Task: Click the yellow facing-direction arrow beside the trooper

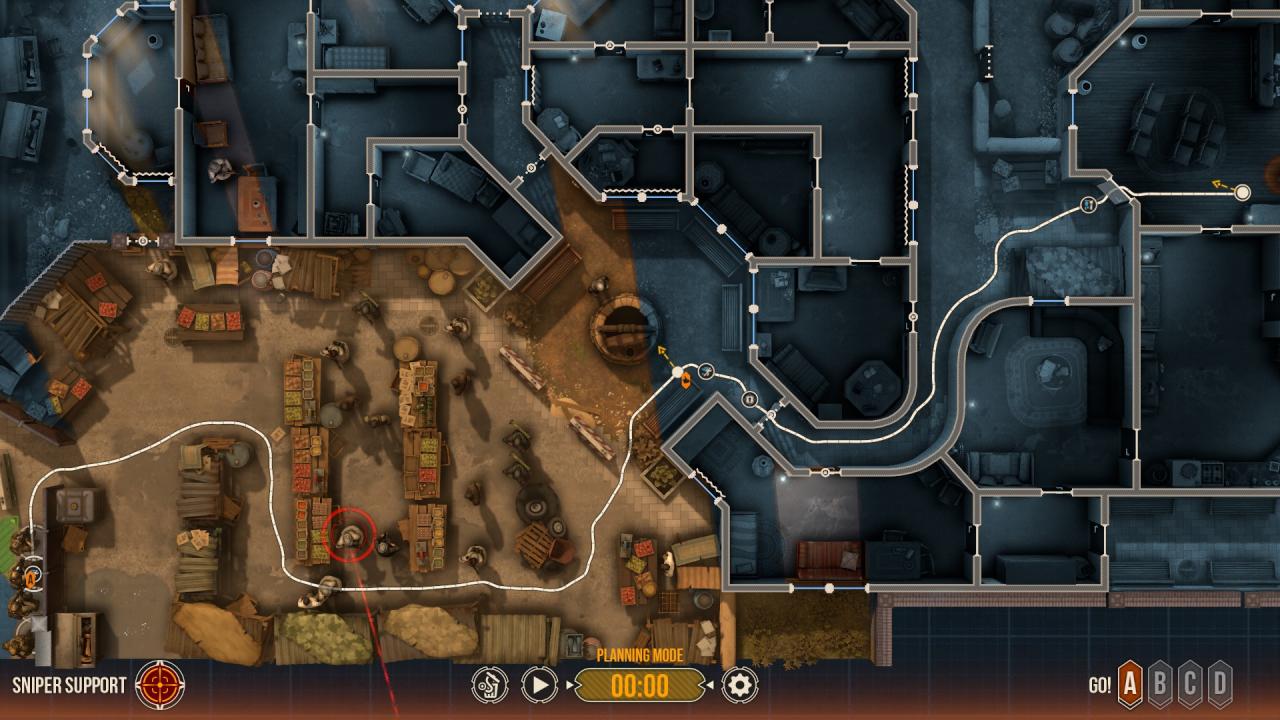Action: (x=661, y=350)
